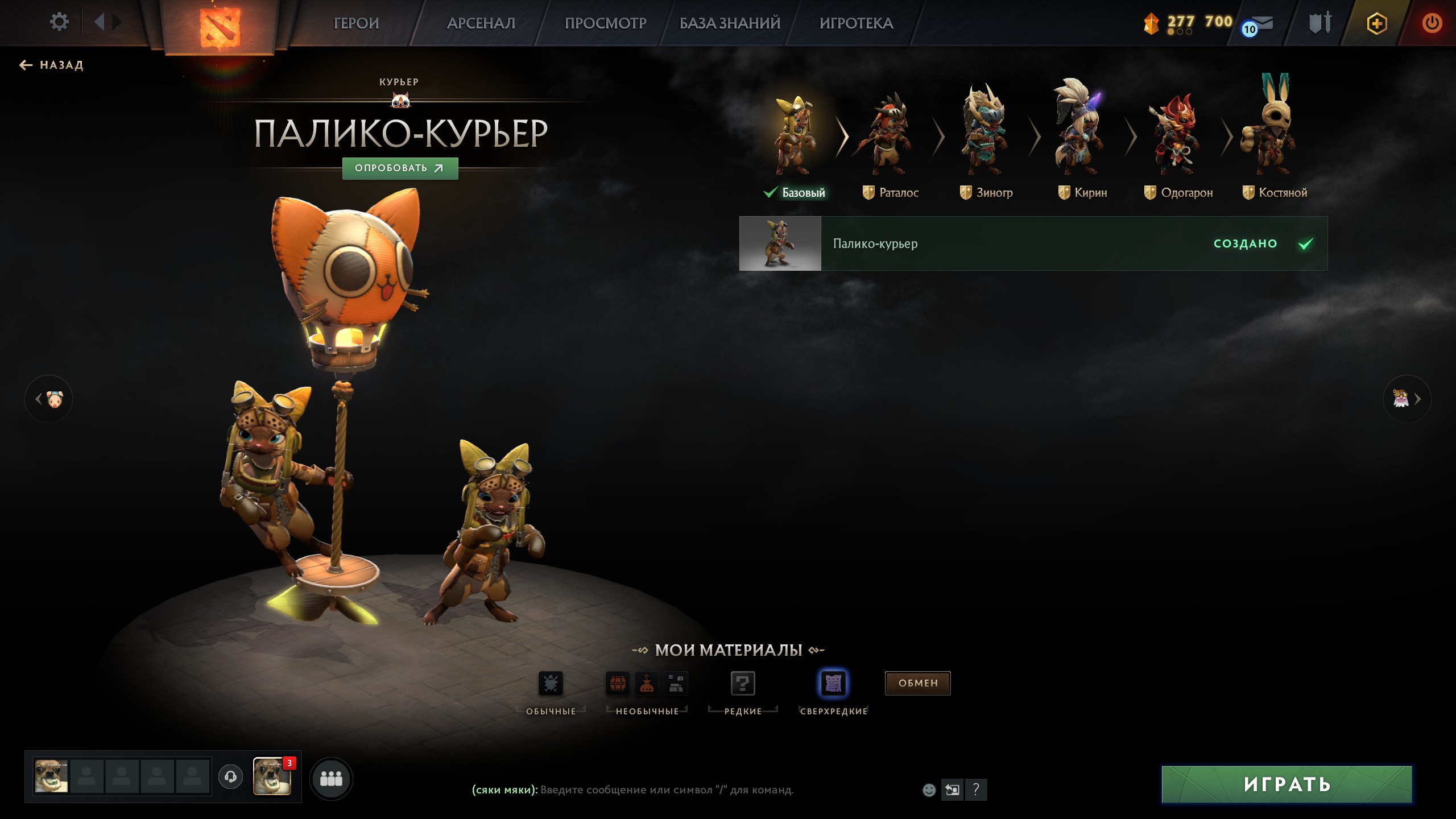Pick the Одогарон courier style
This screenshot has width=1456, height=819.
[1178, 142]
